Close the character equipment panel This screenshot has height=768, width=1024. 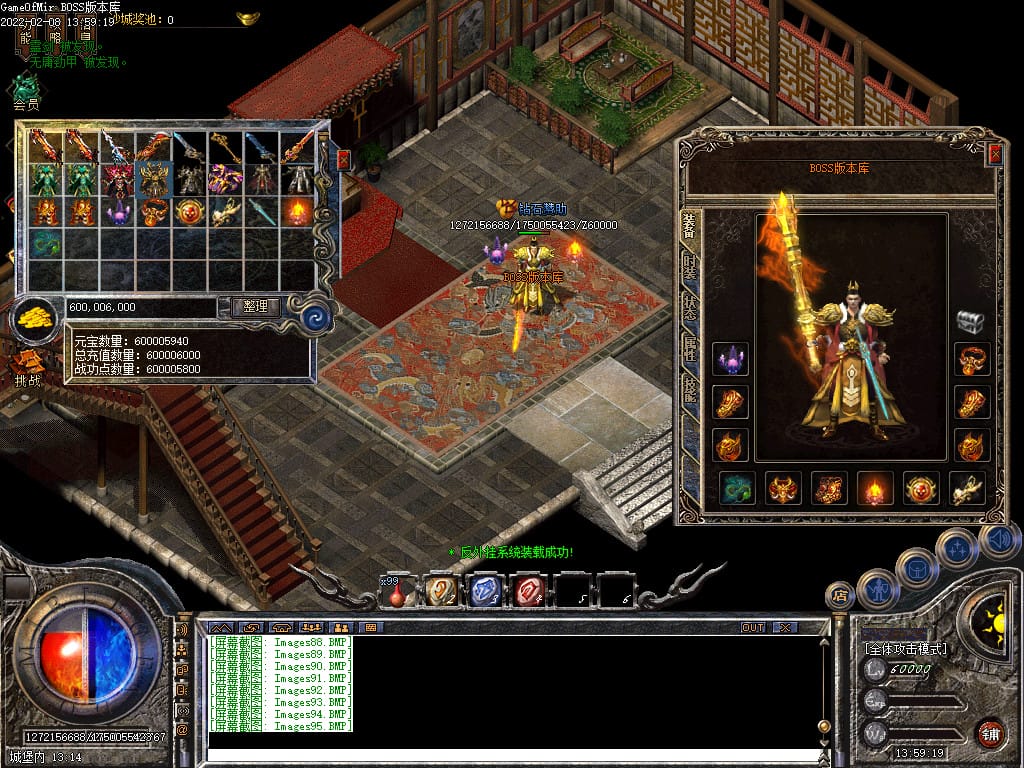994,154
